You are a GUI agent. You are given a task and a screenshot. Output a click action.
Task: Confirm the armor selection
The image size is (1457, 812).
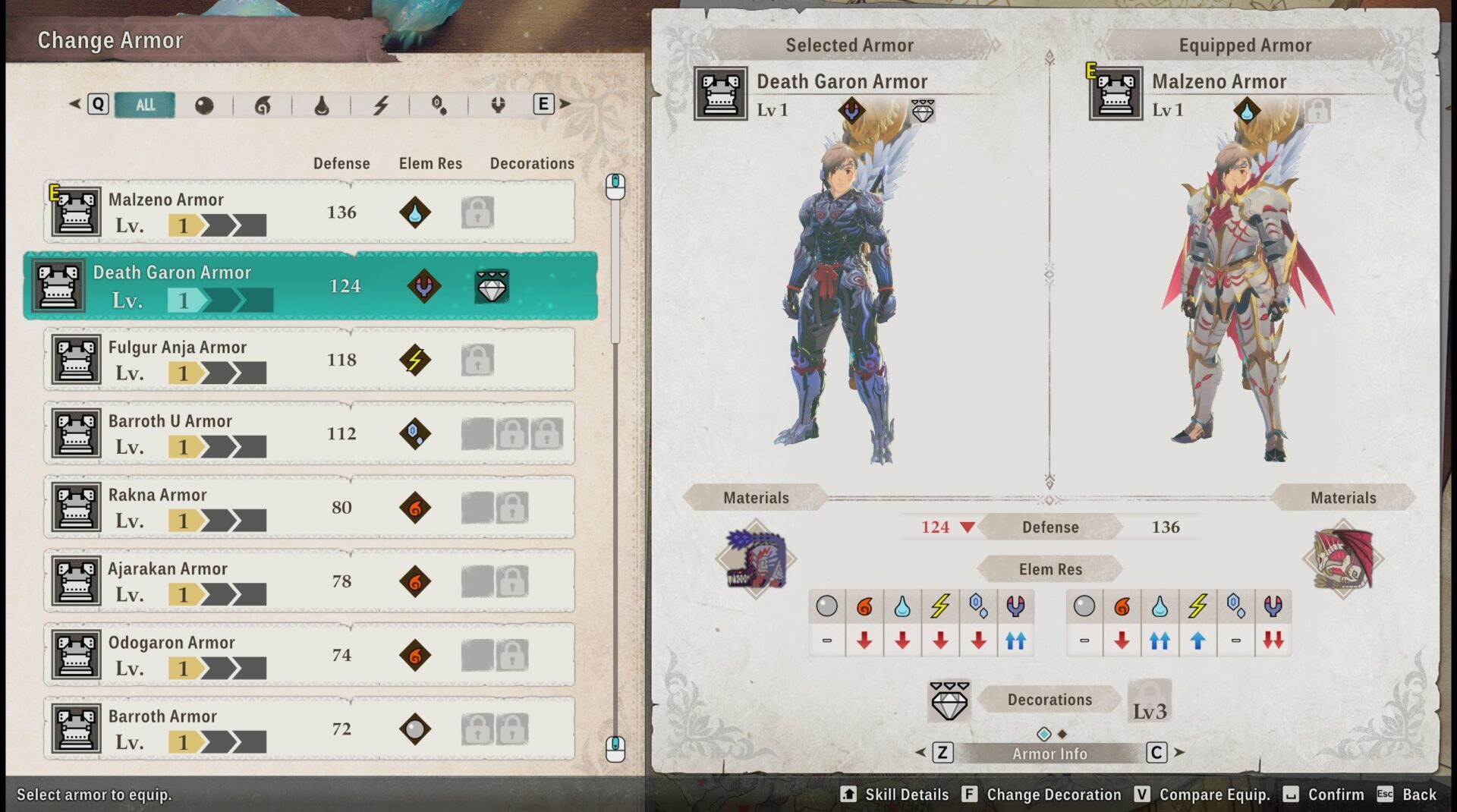pos(1324,795)
